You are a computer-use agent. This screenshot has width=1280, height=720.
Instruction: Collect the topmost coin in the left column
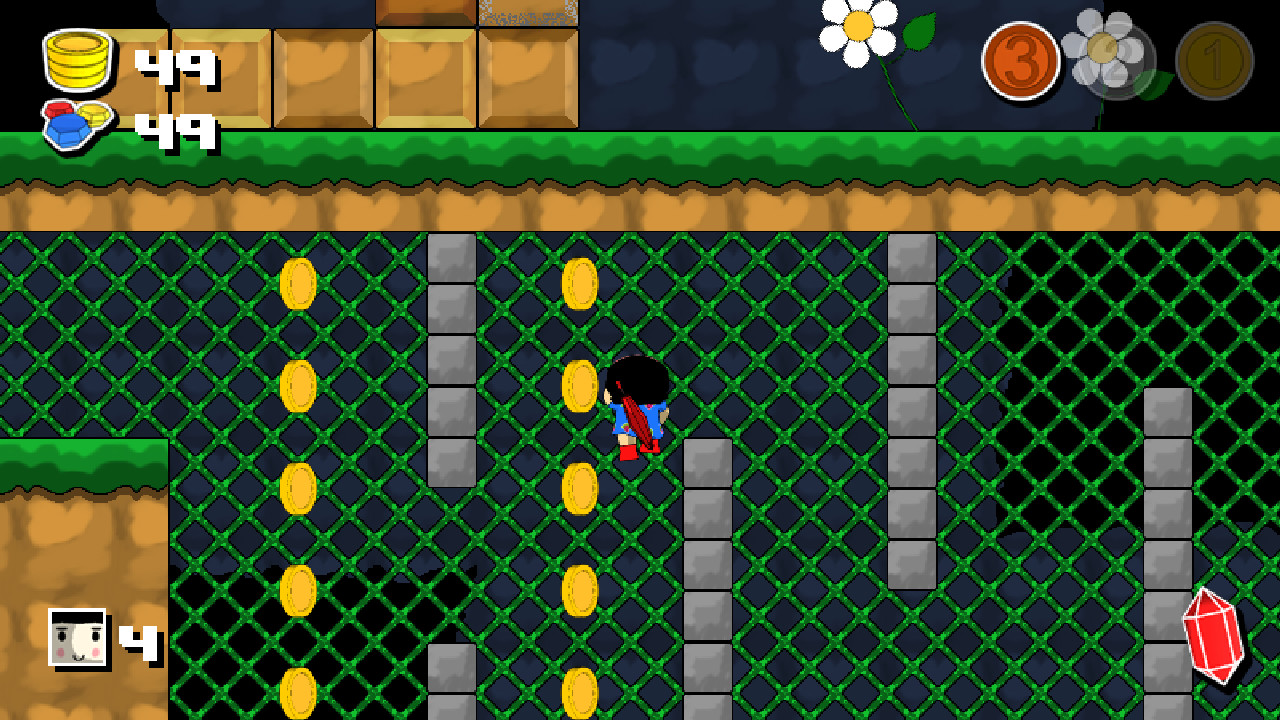299,283
